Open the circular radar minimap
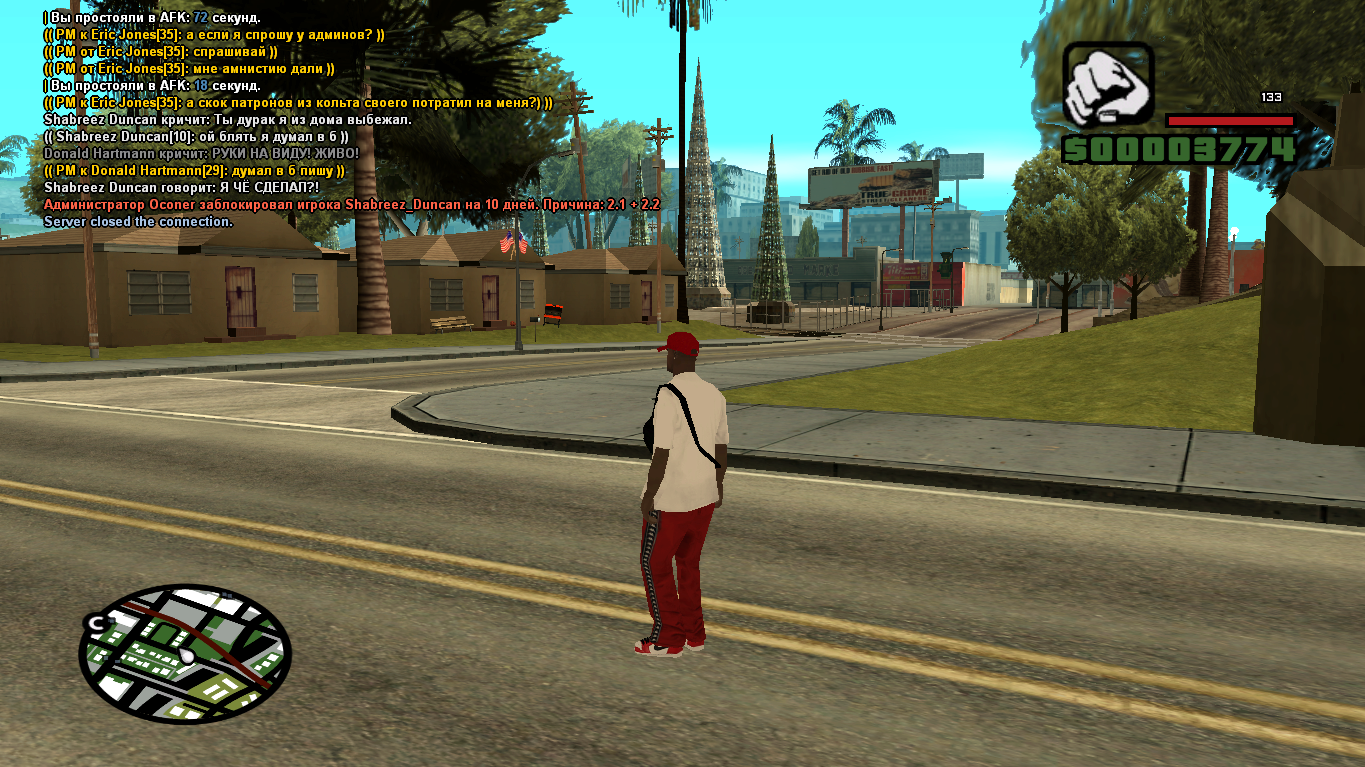Image resolution: width=1365 pixels, height=767 pixels. [185, 654]
